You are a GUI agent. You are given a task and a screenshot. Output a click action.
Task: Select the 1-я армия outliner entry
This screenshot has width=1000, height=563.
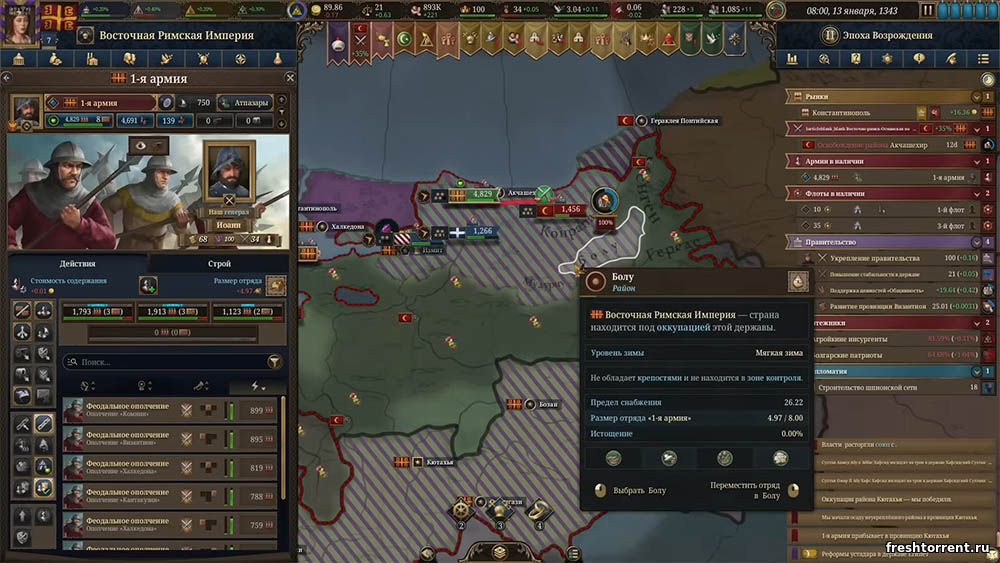pos(890,177)
